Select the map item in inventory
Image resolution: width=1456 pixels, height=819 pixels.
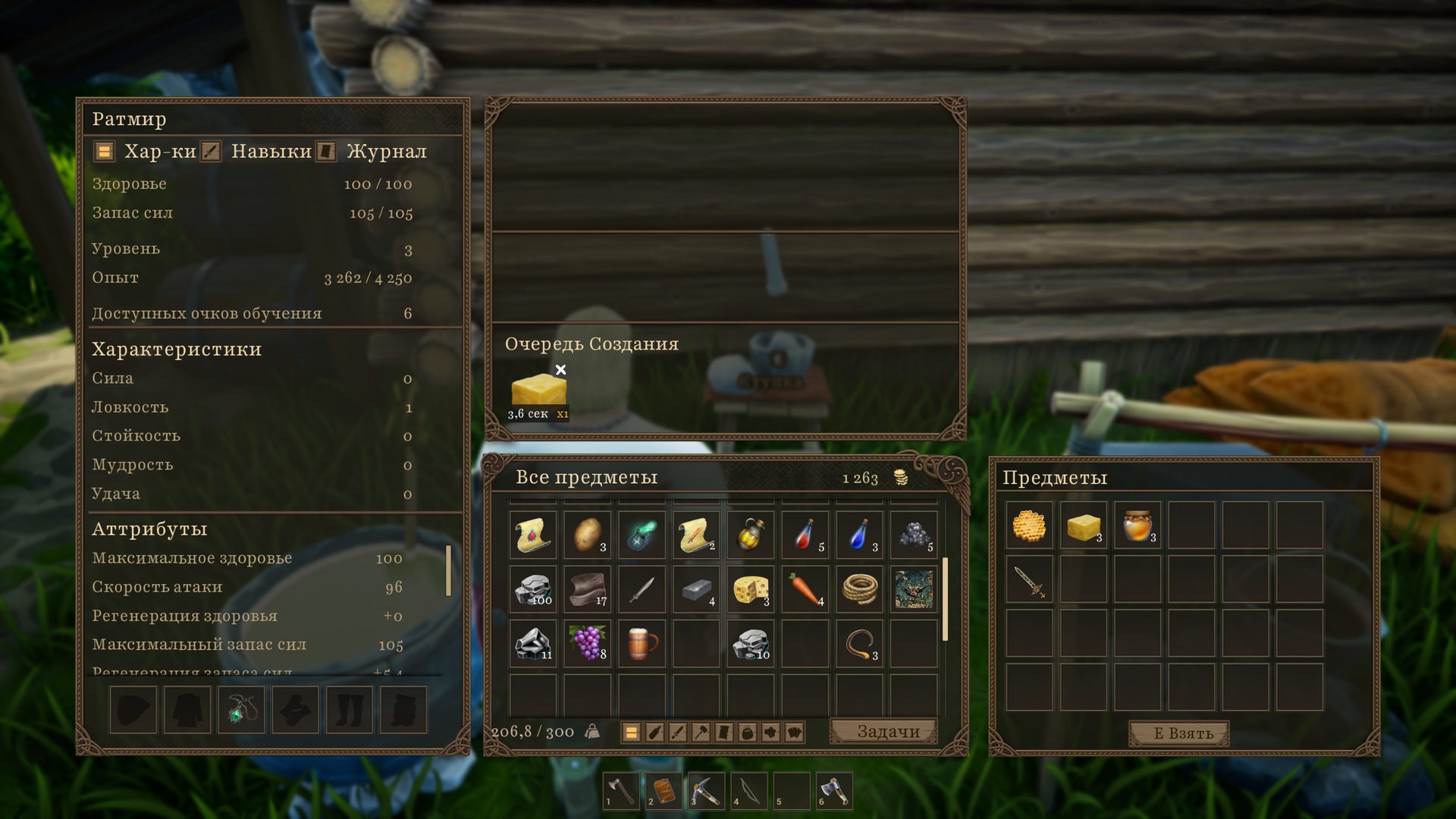tap(914, 589)
